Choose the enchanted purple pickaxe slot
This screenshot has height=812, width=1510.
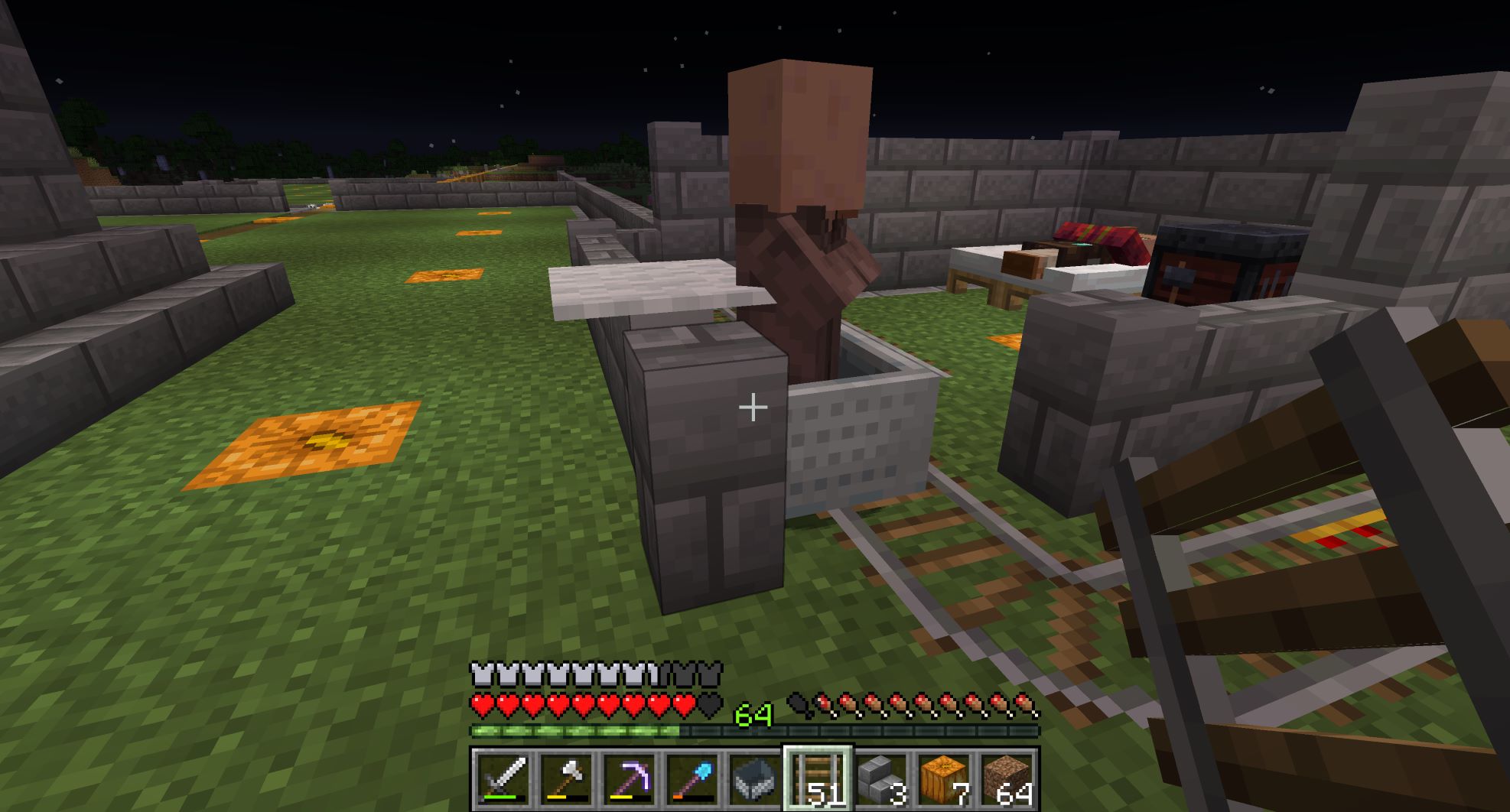[x=629, y=779]
